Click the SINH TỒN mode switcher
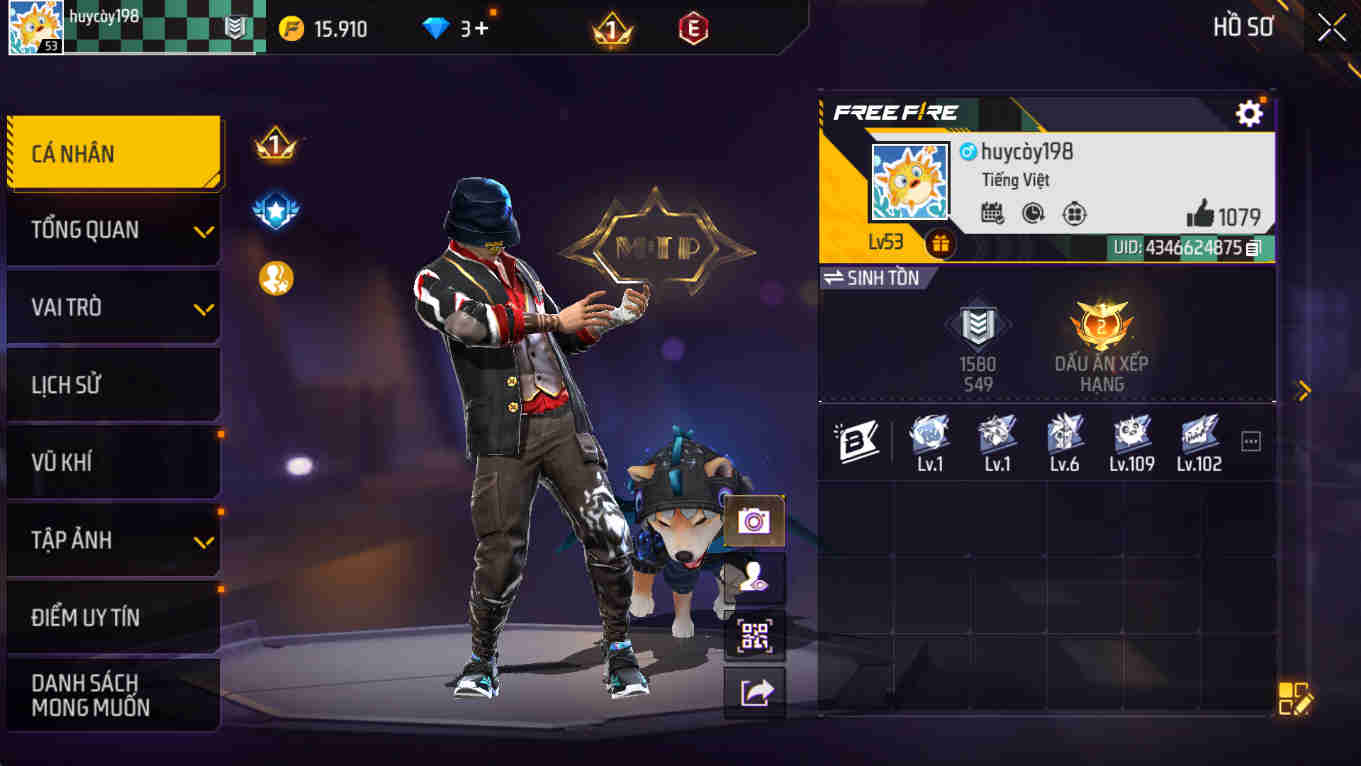The width and height of the screenshot is (1361, 766). tap(875, 278)
